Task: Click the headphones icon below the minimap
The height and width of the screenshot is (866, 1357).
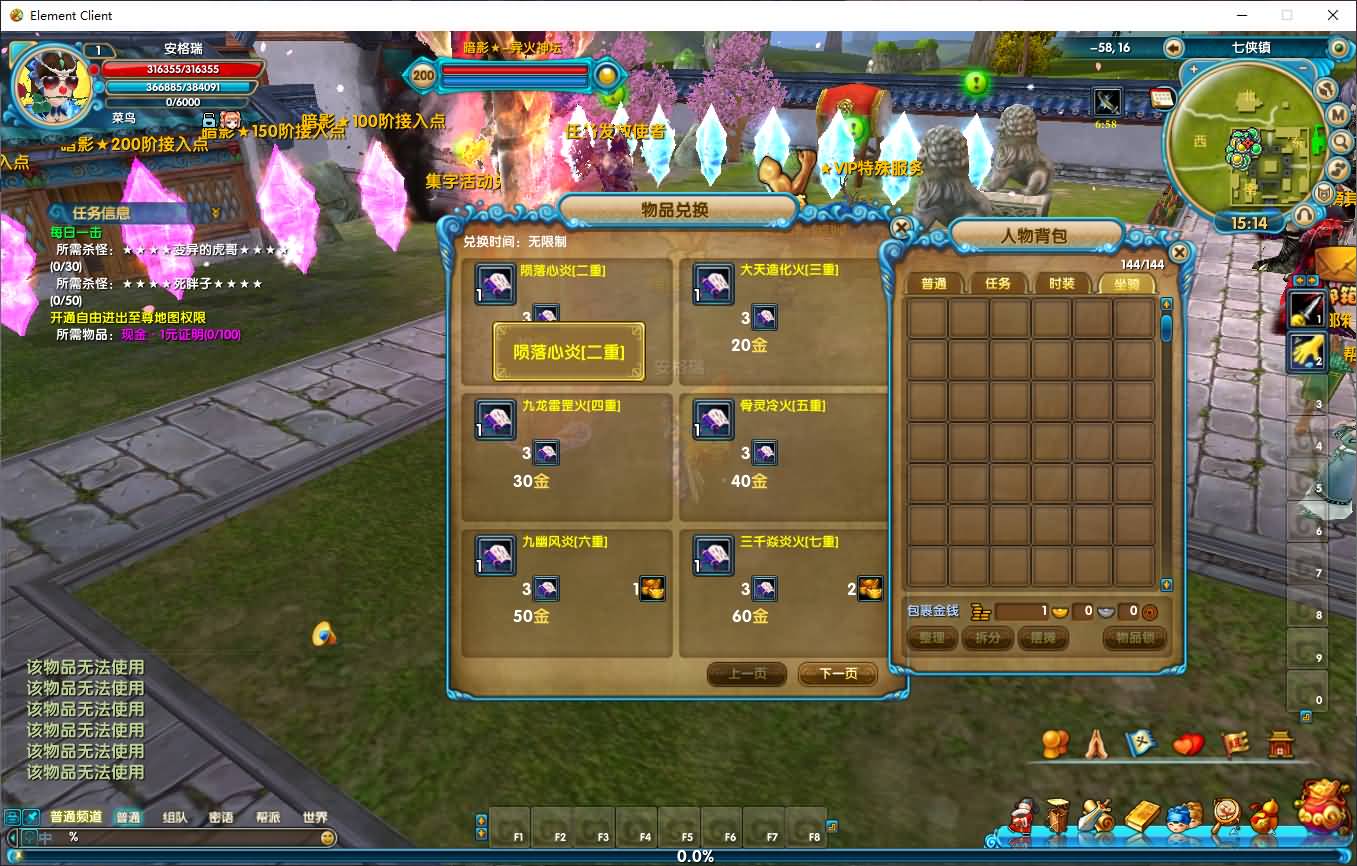Action: 1303,213
